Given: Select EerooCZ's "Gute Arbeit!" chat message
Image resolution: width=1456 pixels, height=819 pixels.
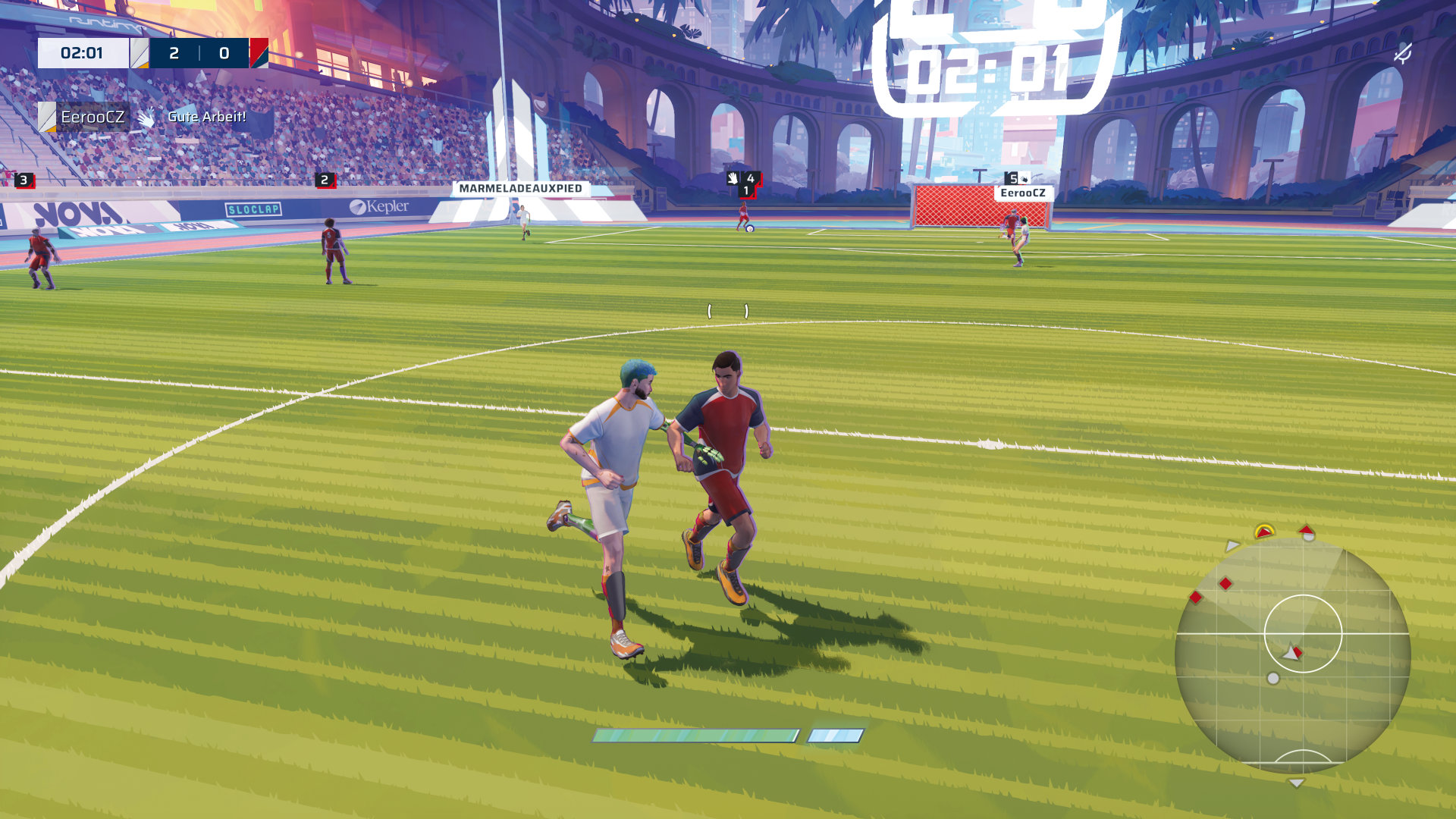Looking at the screenshot, I should point(206,117).
